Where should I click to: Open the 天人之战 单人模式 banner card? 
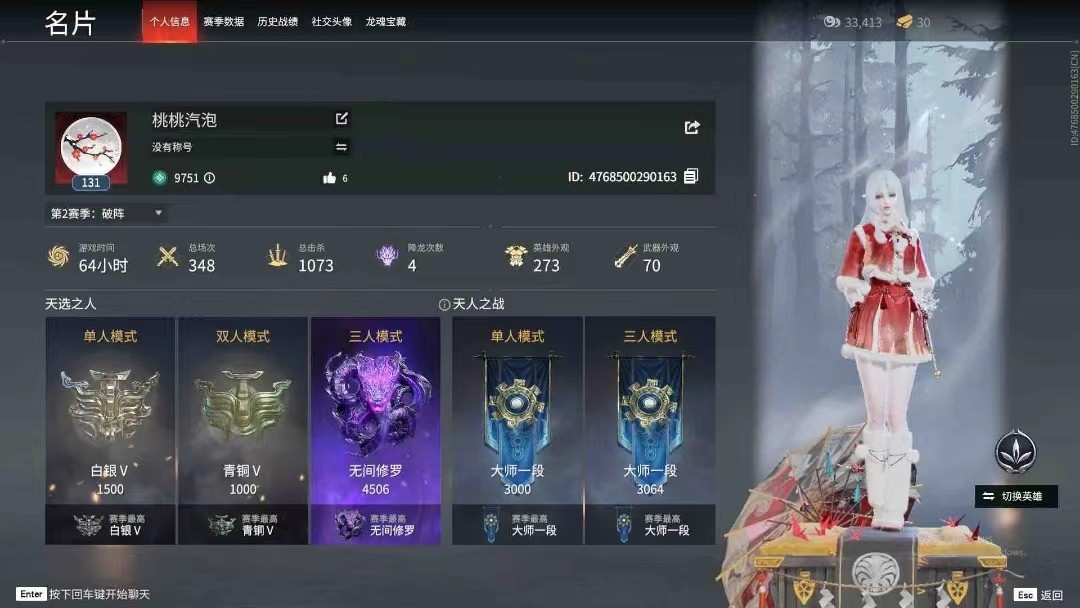click(517, 430)
